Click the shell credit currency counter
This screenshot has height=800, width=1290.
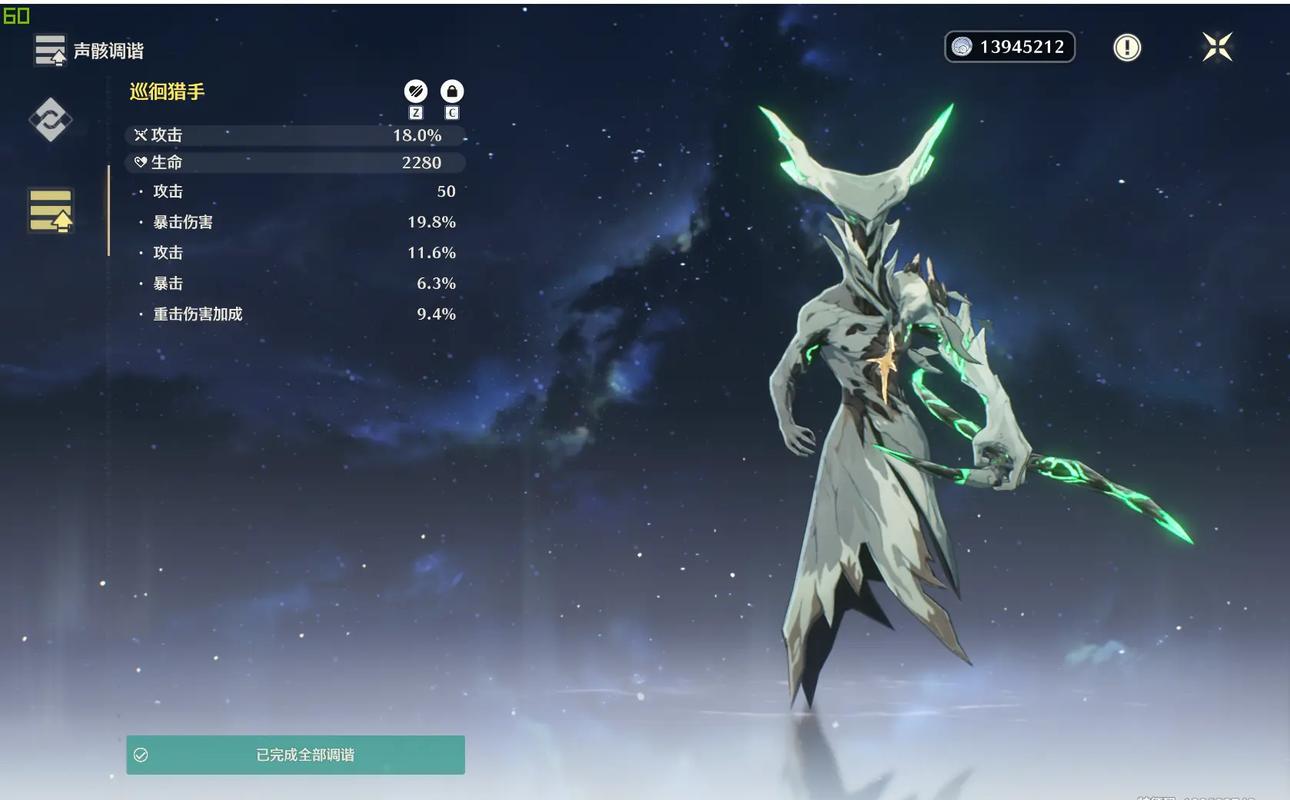point(1009,47)
